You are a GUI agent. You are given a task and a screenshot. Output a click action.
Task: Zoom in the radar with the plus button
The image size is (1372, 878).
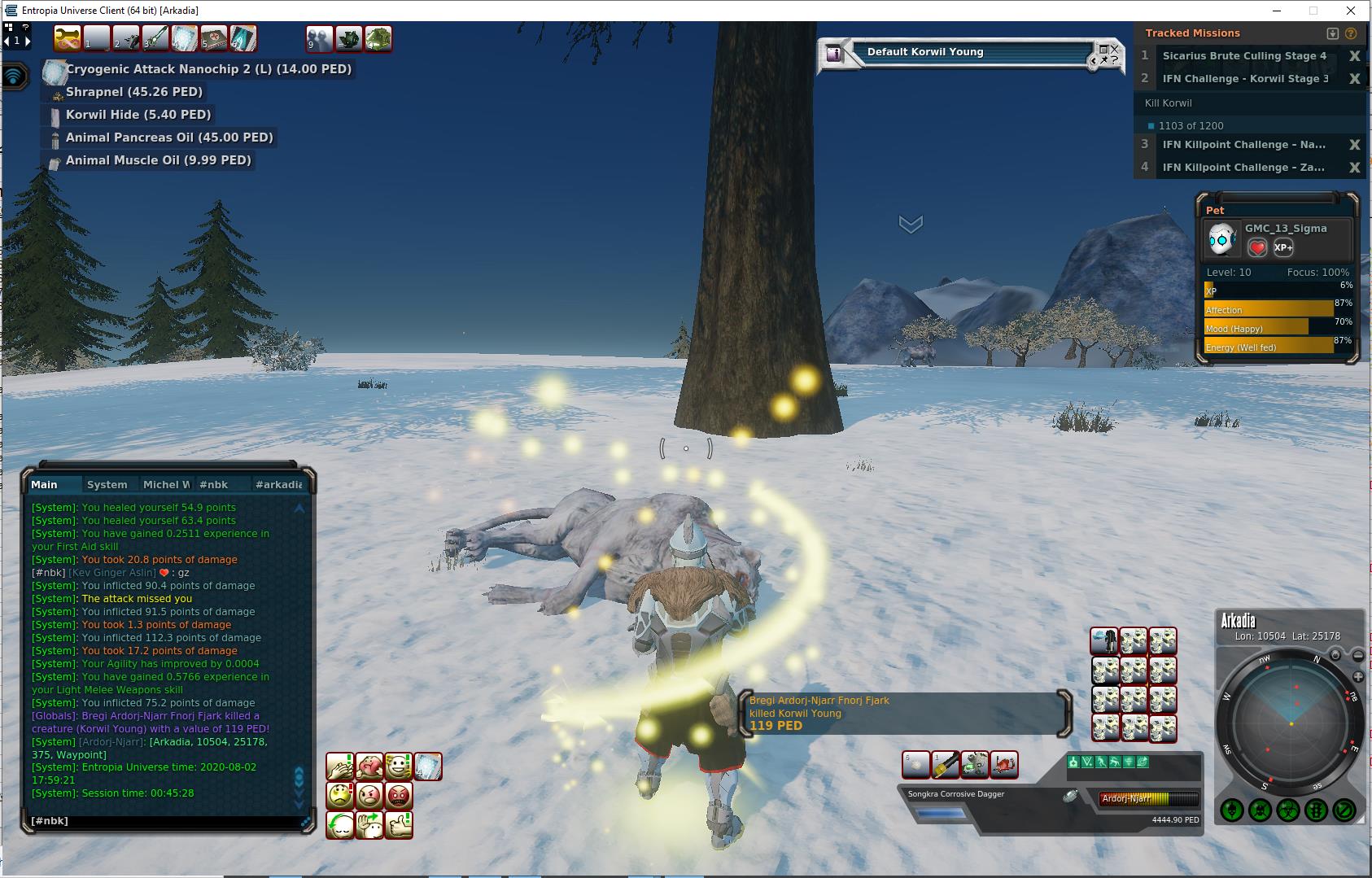1358,677
